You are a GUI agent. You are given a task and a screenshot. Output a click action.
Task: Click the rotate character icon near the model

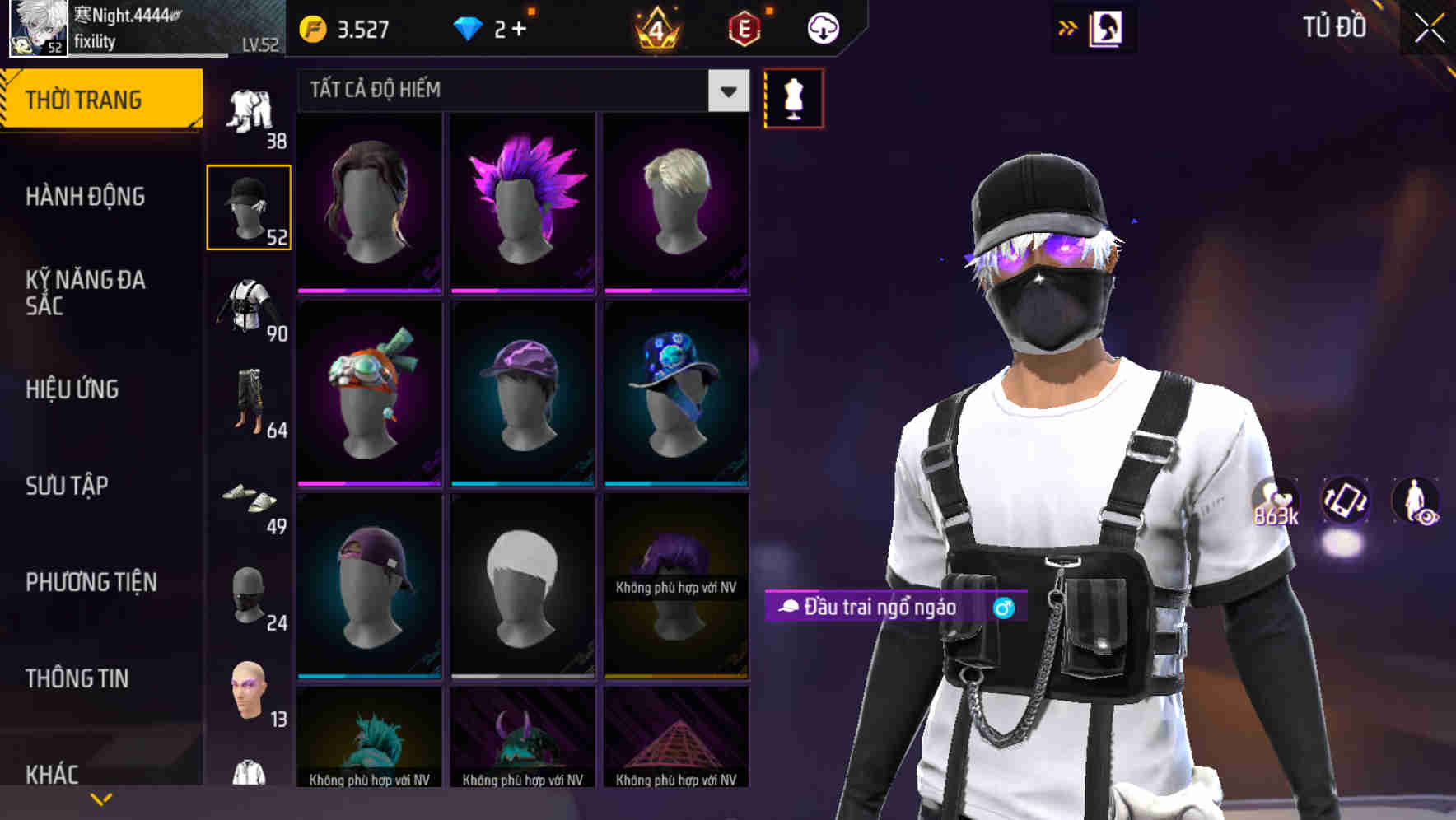click(1347, 502)
